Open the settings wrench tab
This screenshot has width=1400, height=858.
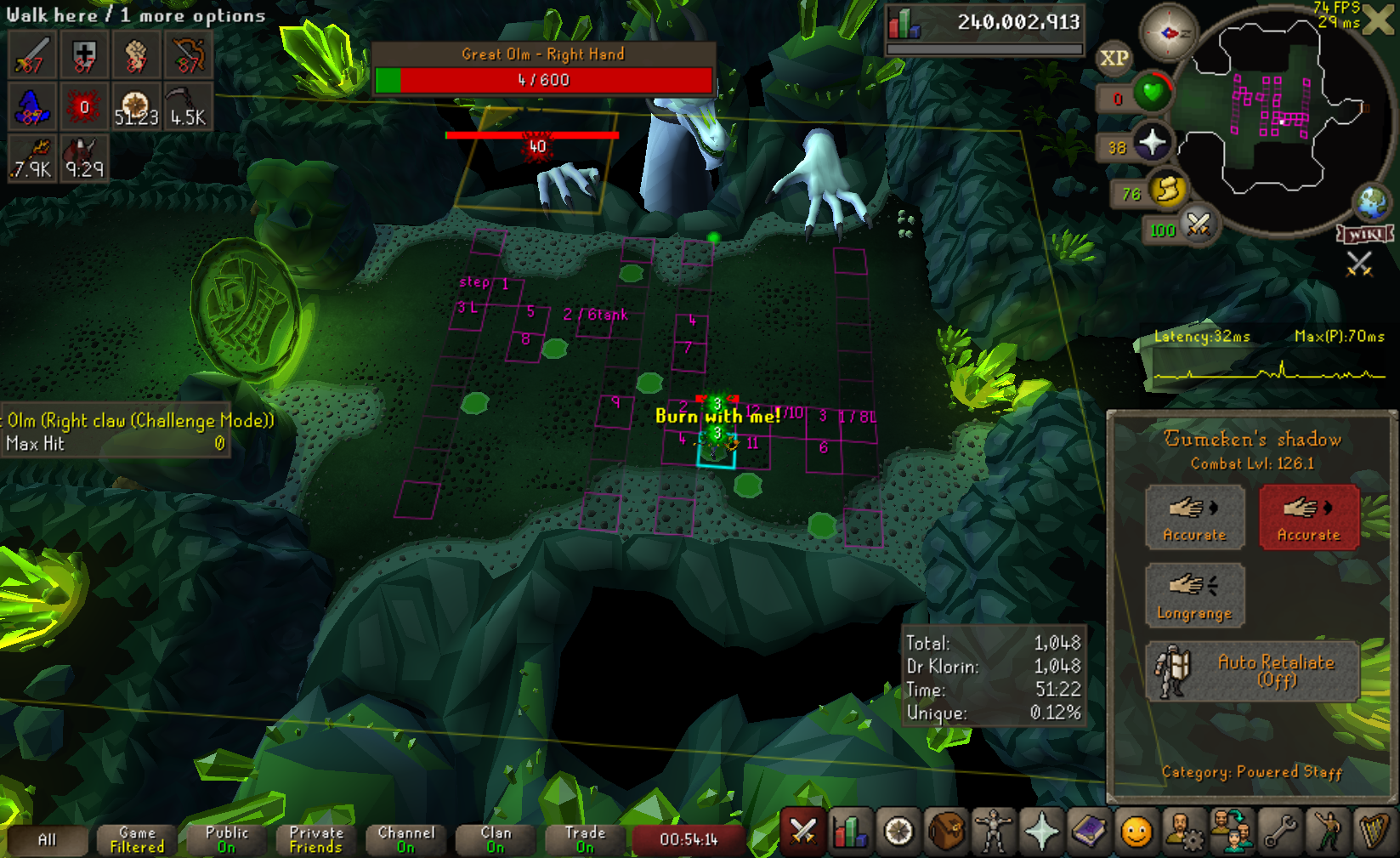pos(1280,831)
